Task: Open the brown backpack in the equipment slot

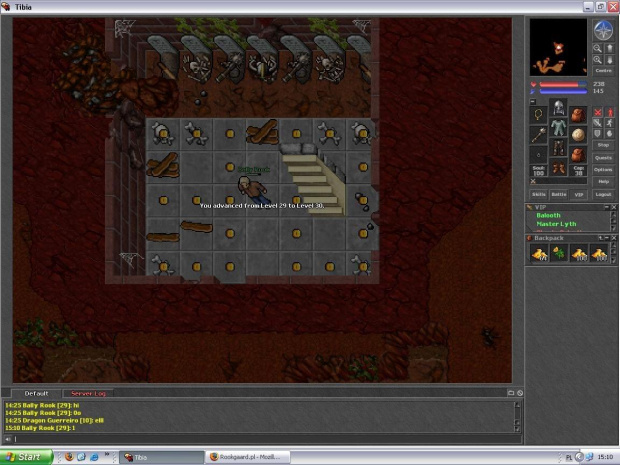Action: [578, 113]
